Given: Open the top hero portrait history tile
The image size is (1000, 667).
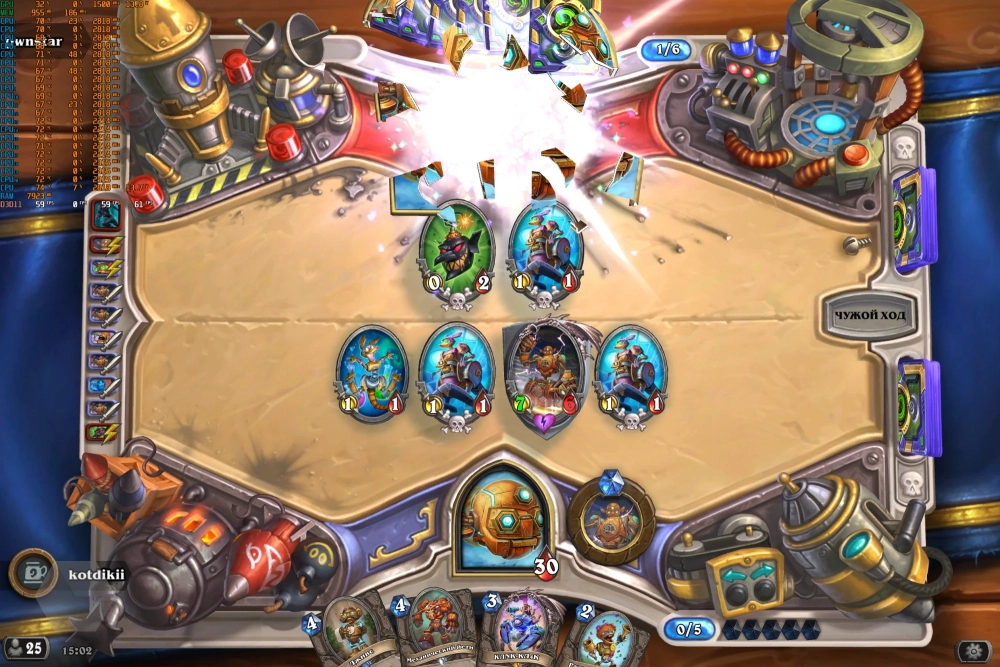Looking at the screenshot, I should (x=105, y=213).
